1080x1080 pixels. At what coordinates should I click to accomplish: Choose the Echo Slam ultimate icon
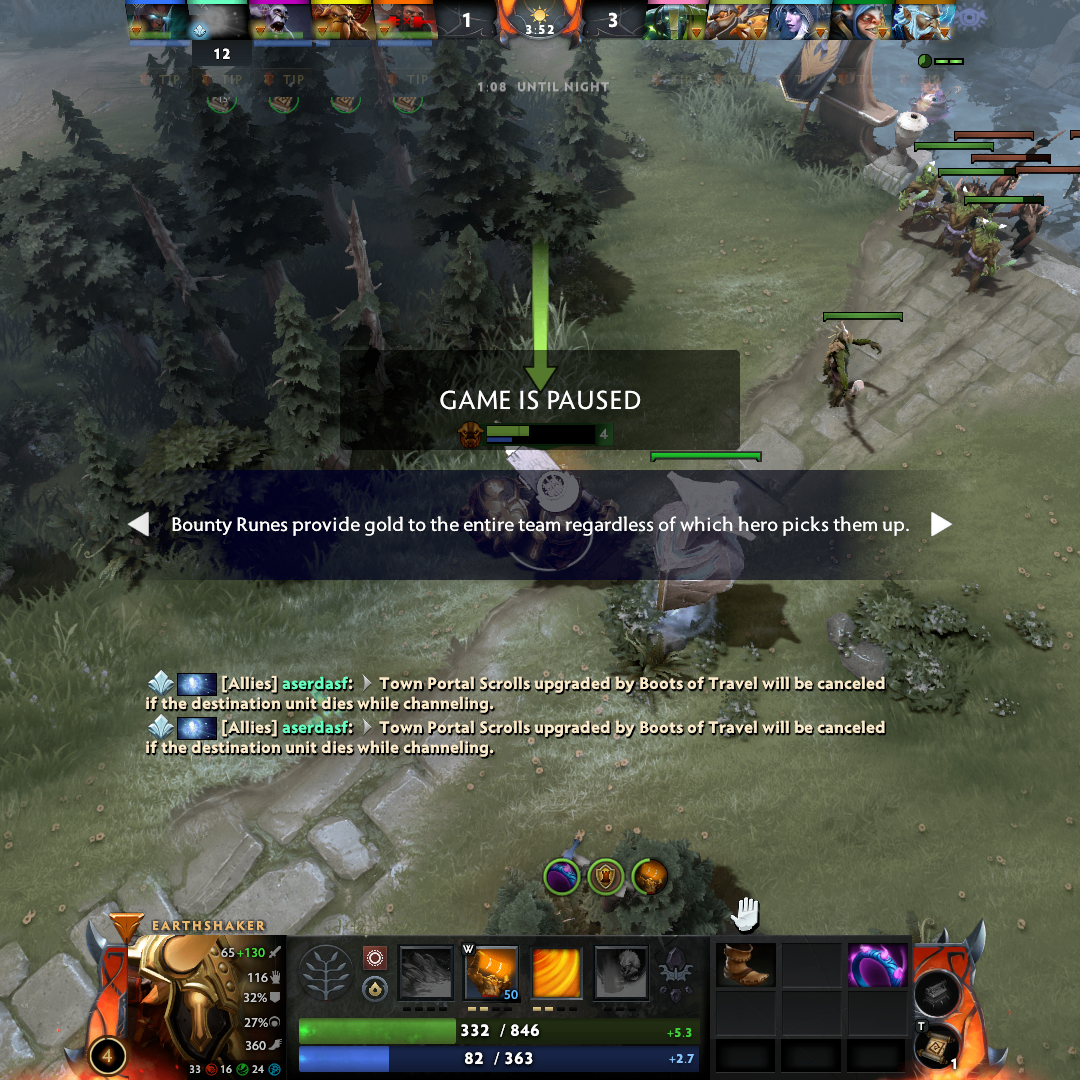pyautogui.click(x=622, y=974)
